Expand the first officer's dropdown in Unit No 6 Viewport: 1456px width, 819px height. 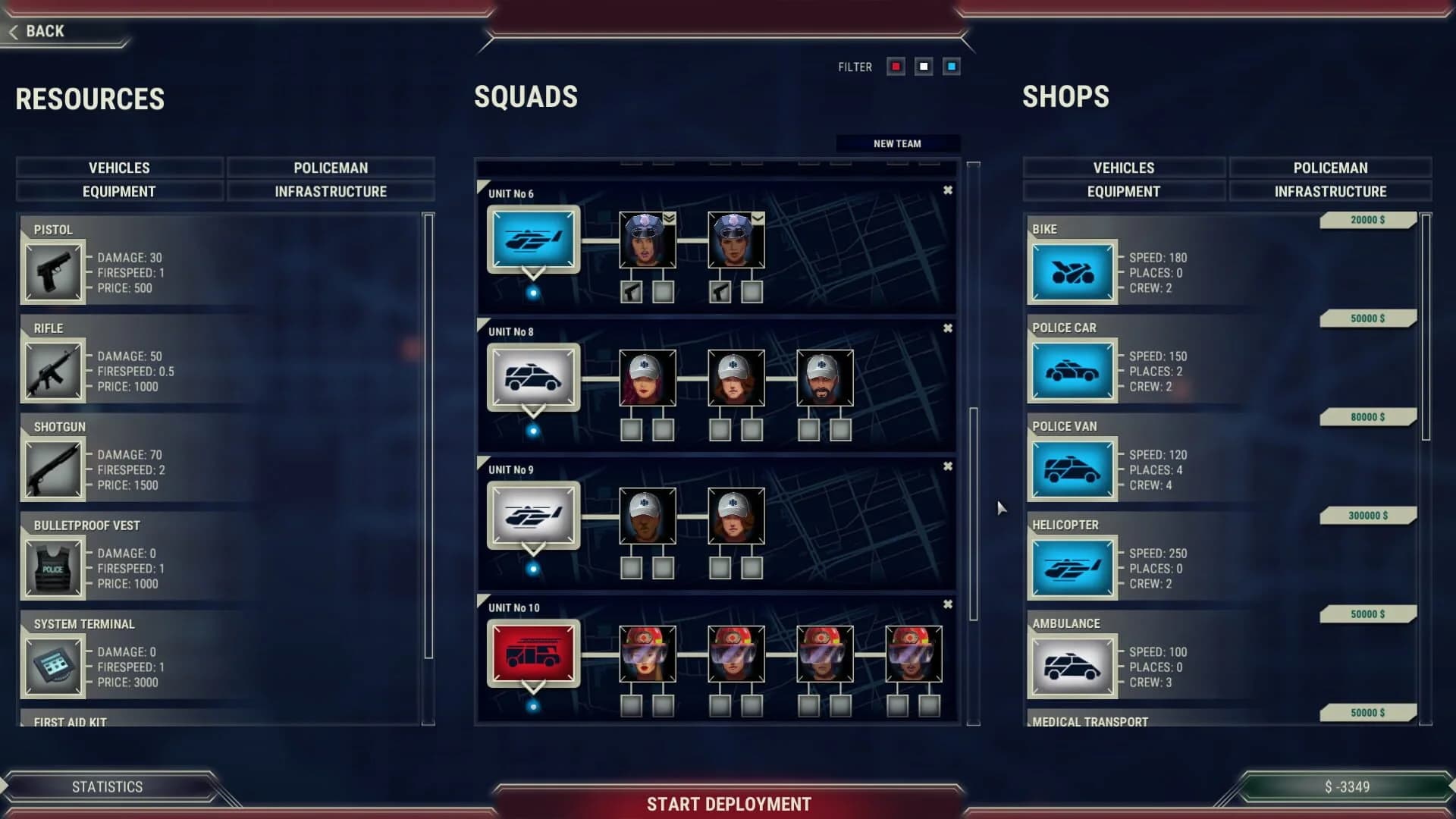[668, 218]
